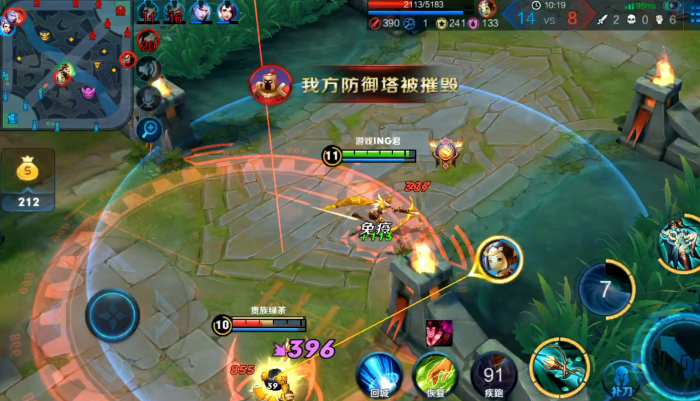Tap the minimap
This screenshot has width=700, height=401.
tap(65, 65)
